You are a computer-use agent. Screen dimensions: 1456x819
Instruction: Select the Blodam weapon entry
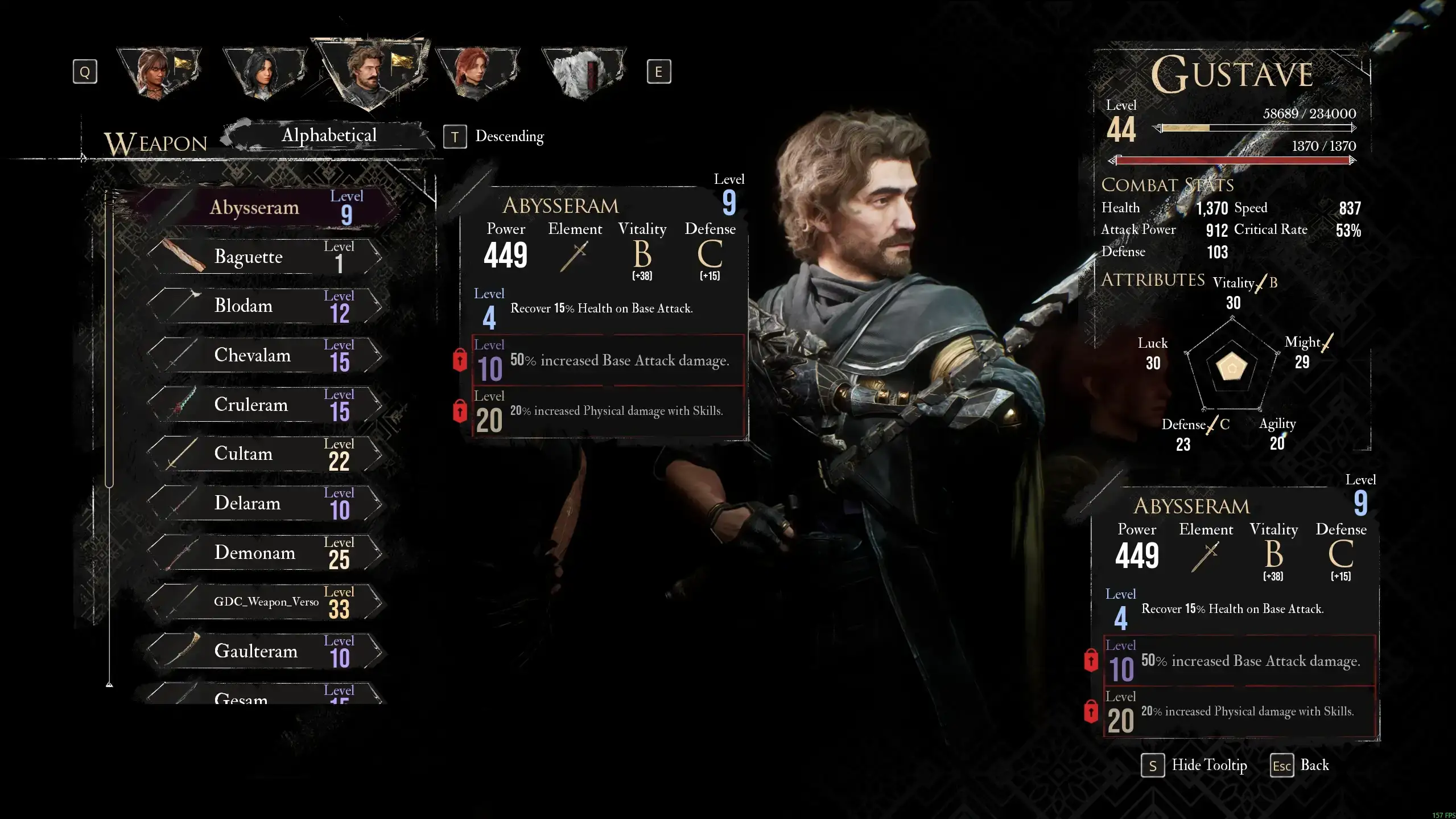265,306
